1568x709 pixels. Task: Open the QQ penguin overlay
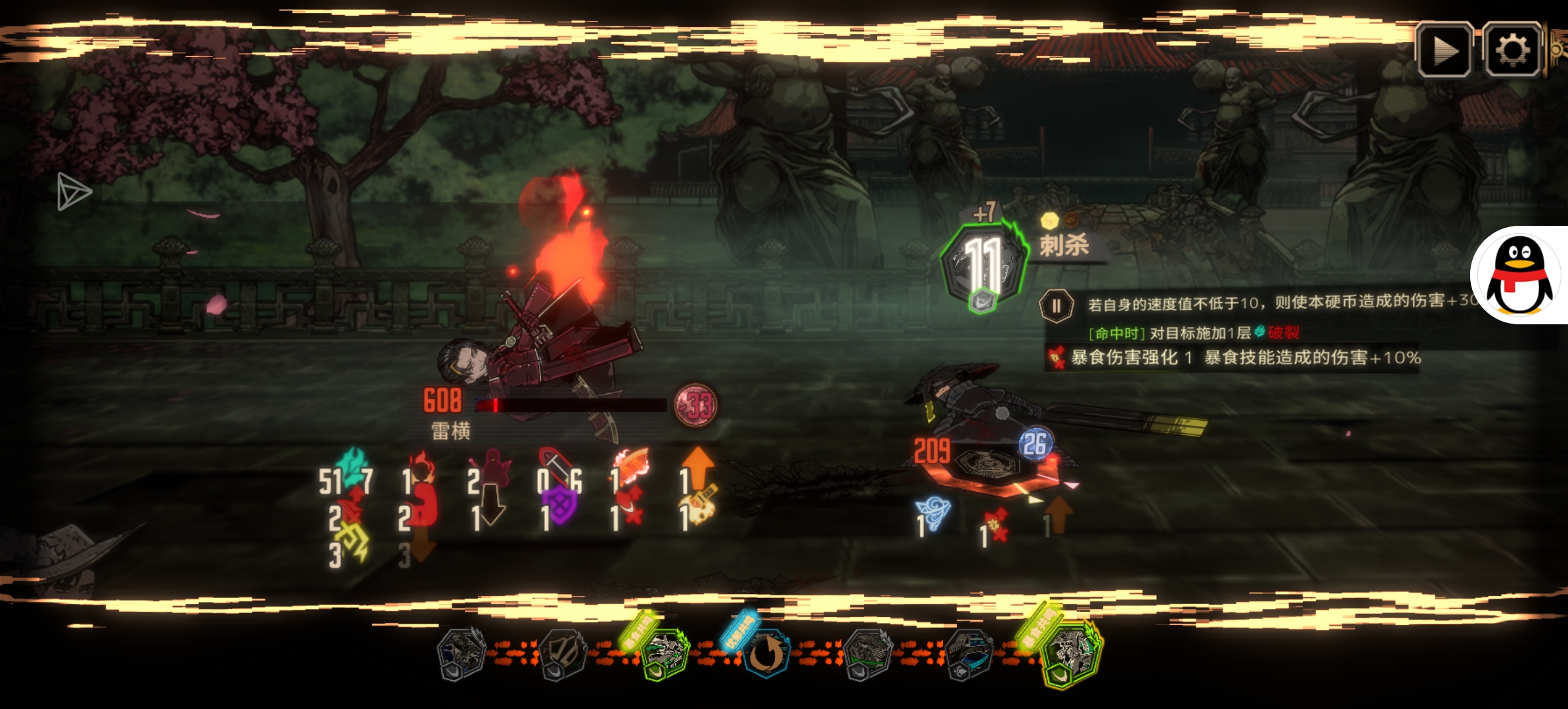point(1519,276)
